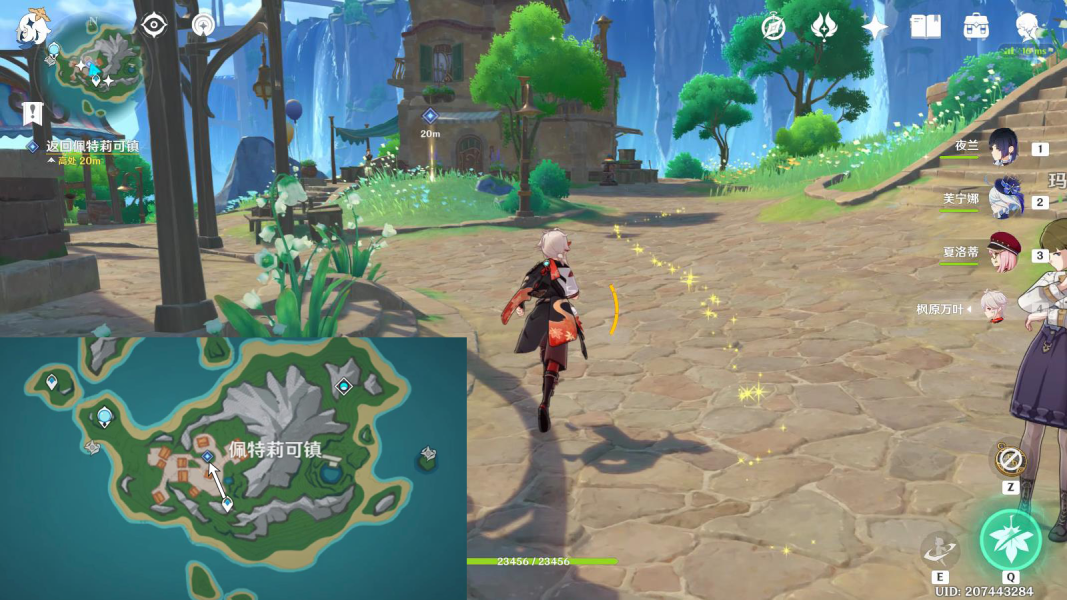Open the compass events icon
Viewport: 1067px width, 600px height.
(x=773, y=27)
